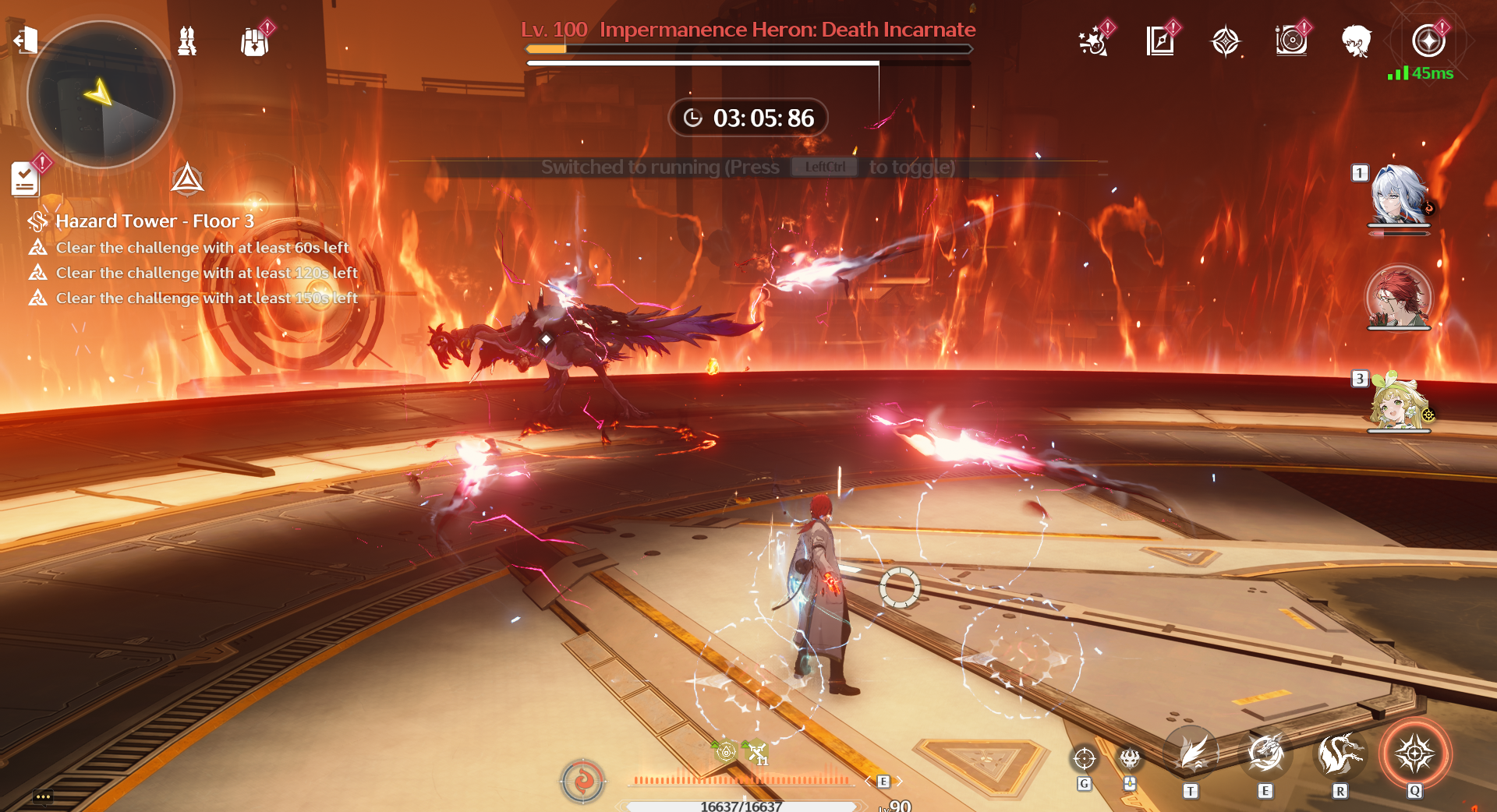Open the main terminal menu icon
Image resolution: width=1497 pixels, height=812 pixels.
[1428, 41]
